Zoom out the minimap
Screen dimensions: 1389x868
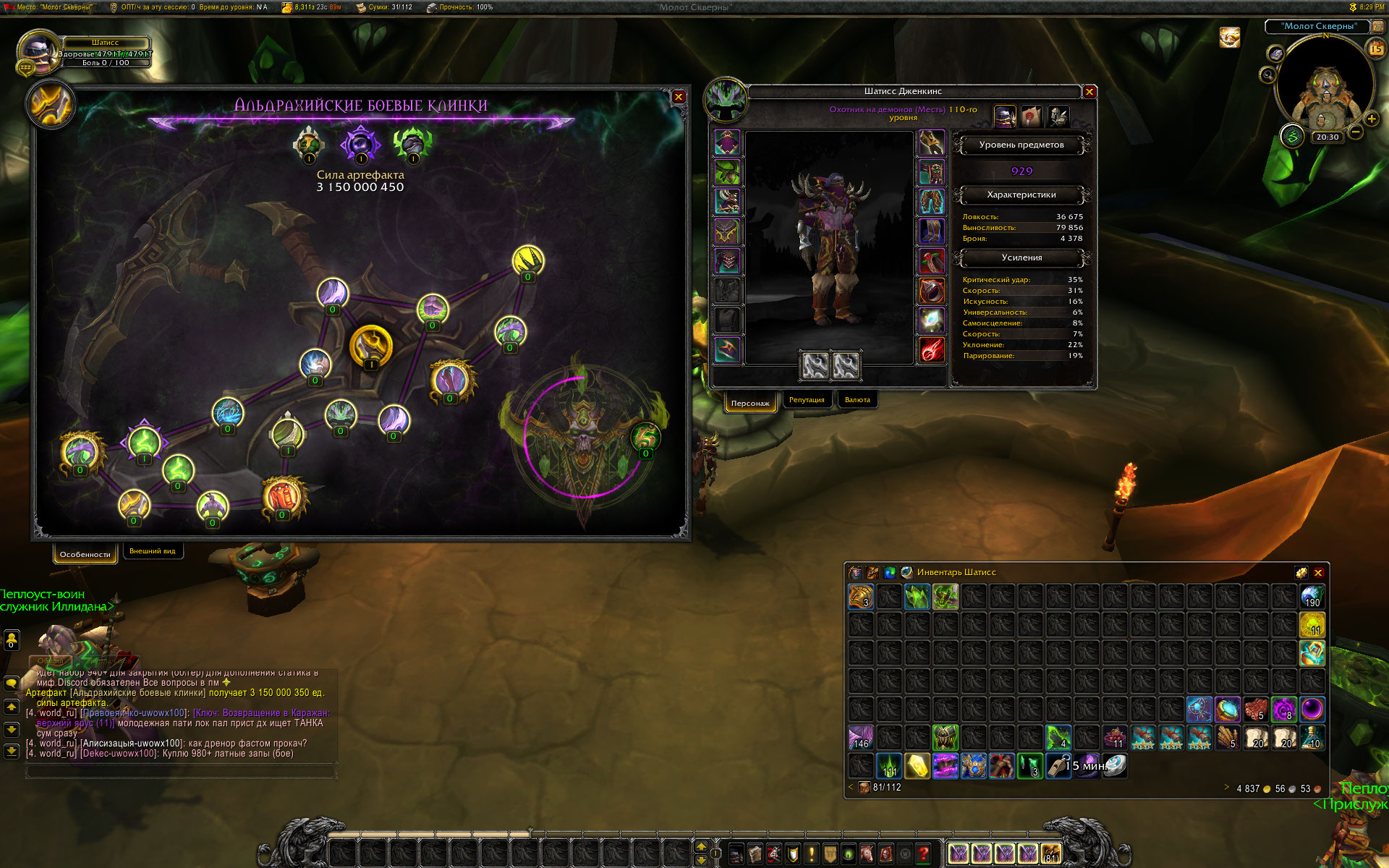(1356, 132)
